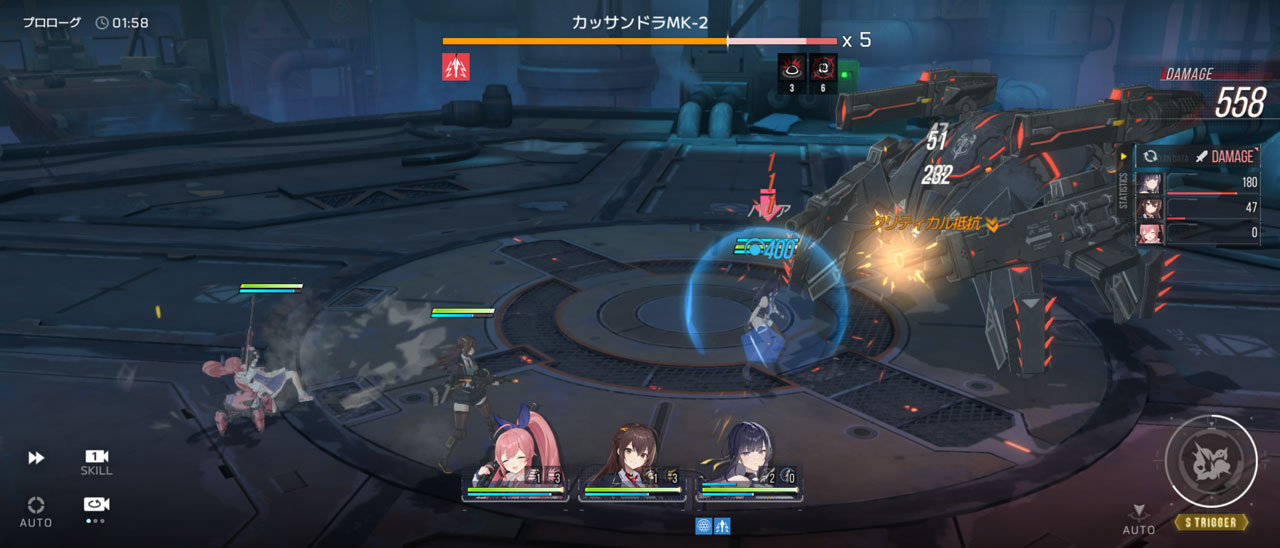
Task: Toggle the SKILL camera option
Action: pyautogui.click(x=96, y=461)
